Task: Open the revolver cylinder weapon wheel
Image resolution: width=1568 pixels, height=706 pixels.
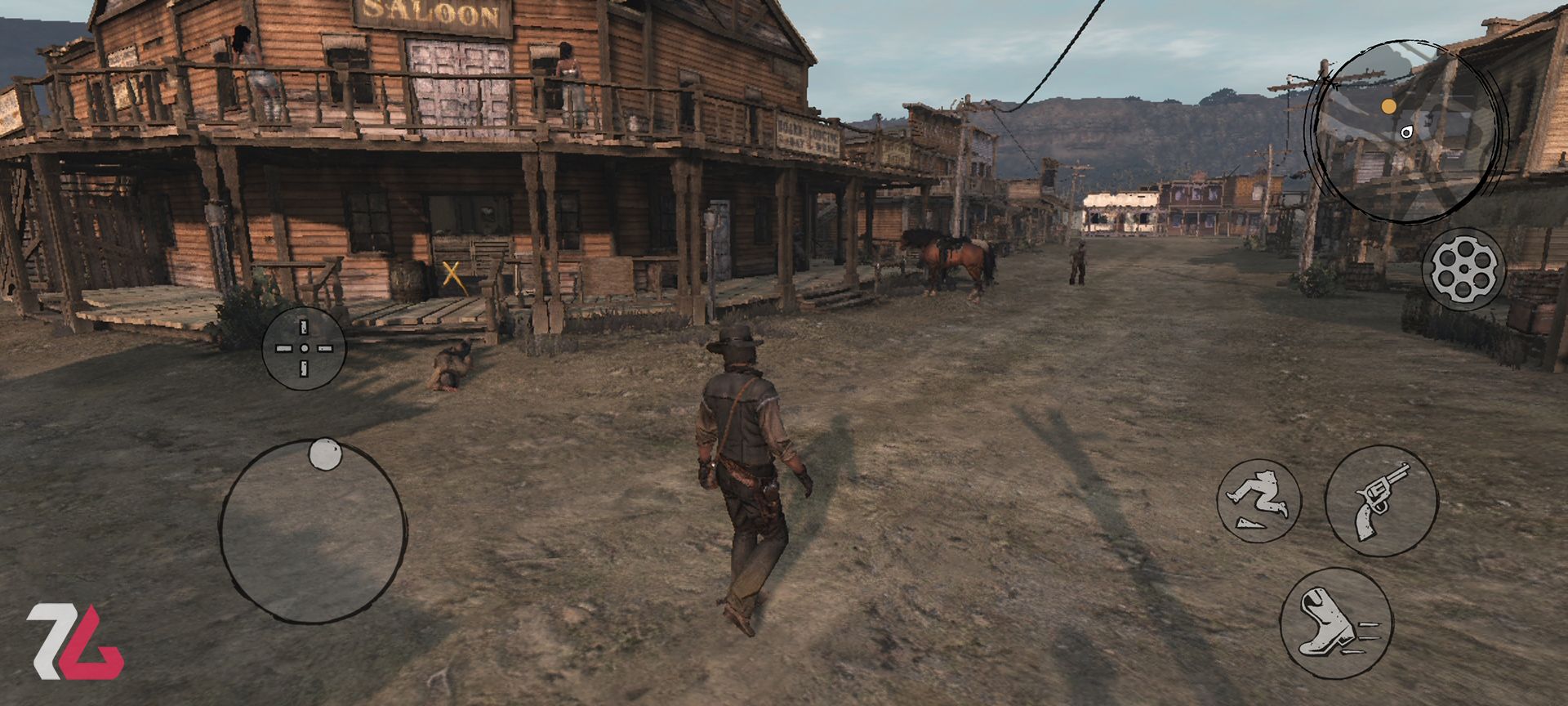Action: click(1463, 269)
